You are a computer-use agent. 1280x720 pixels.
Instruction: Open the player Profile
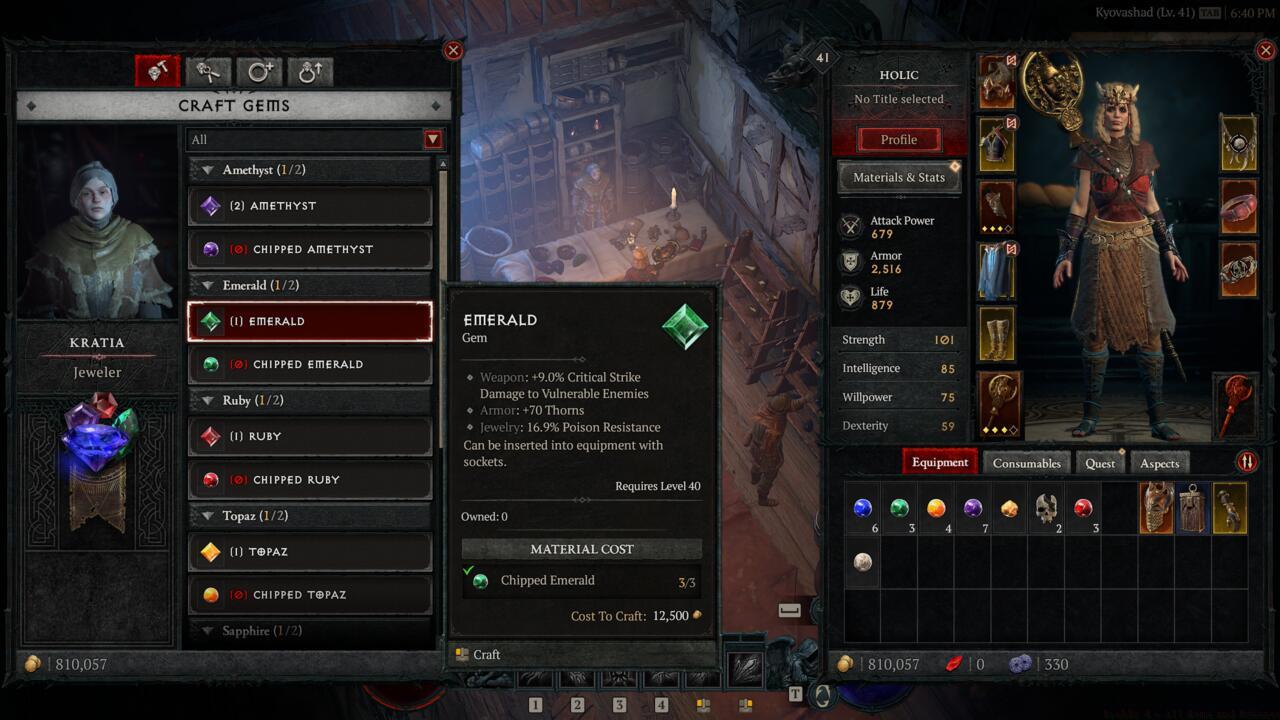click(x=898, y=140)
